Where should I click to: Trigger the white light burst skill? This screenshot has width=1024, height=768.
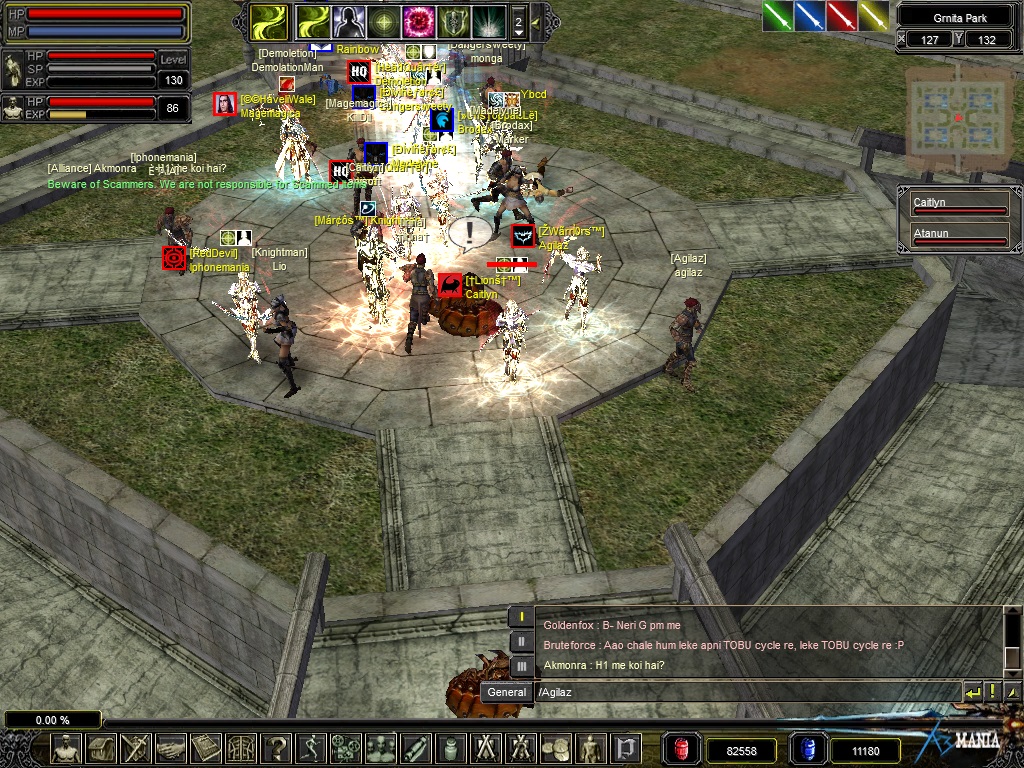click(x=488, y=21)
